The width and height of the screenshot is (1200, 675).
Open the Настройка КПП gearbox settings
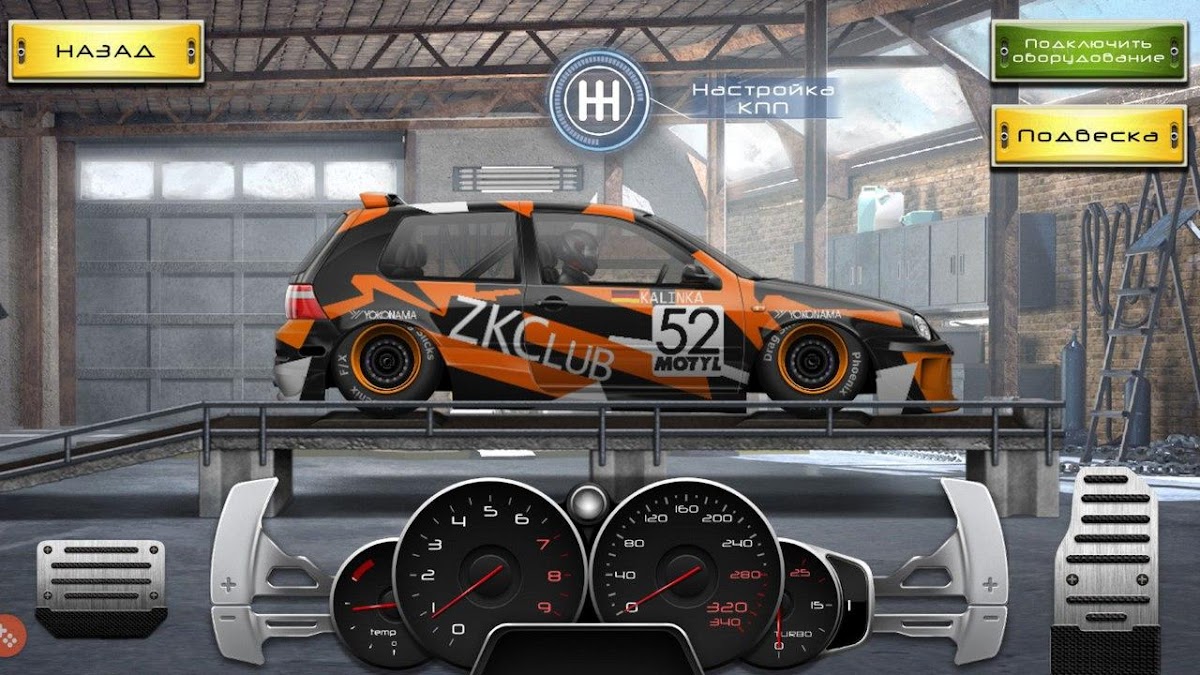(x=599, y=101)
